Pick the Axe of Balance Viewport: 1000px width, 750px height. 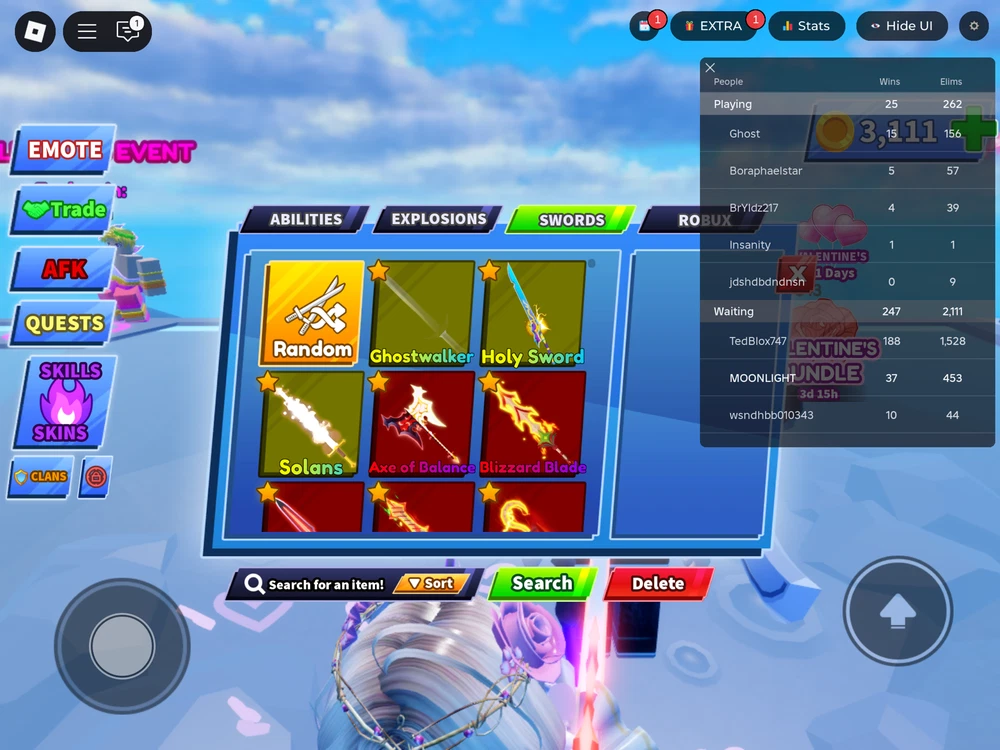click(422, 423)
